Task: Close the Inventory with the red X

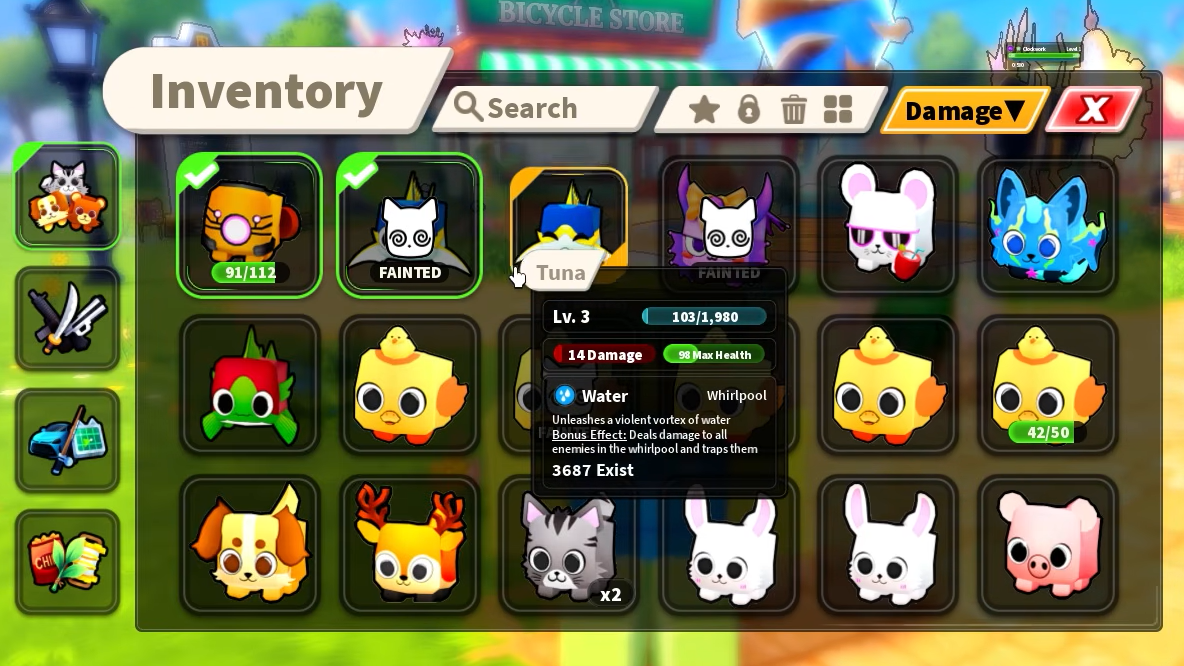Action: click(x=1093, y=110)
